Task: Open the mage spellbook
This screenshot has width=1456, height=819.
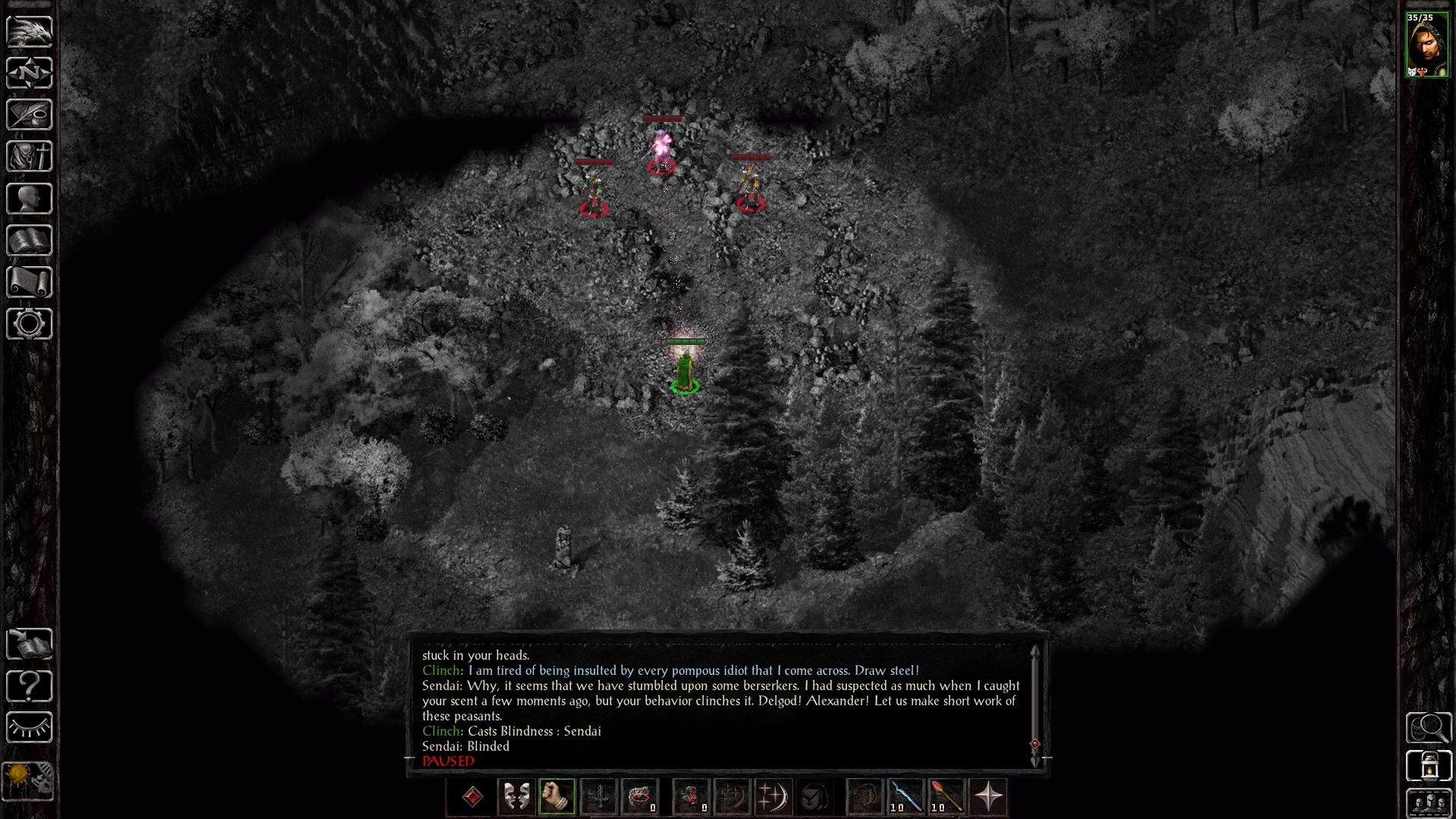Action: 30,240
